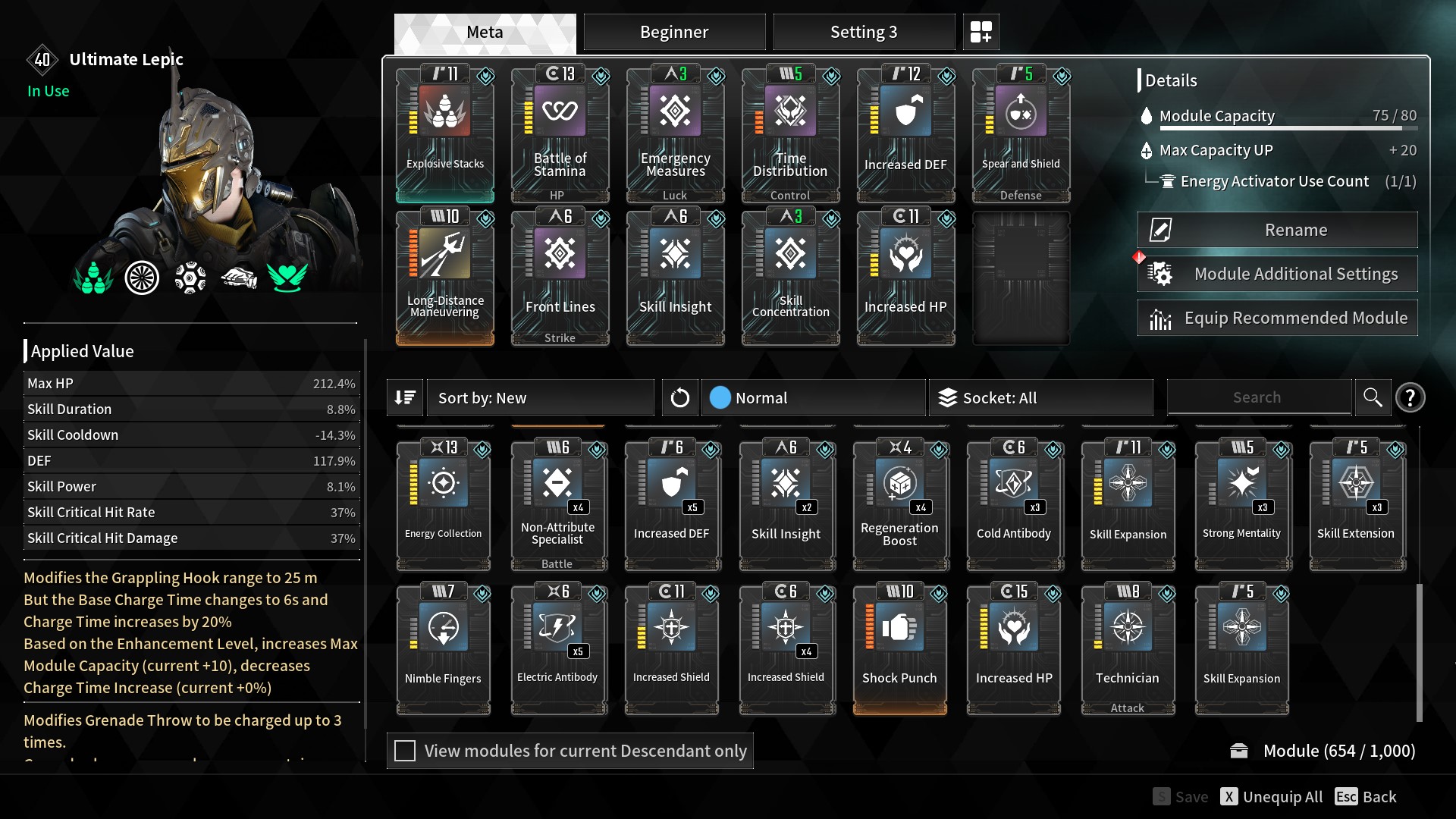Open the Setting 3 preset tab
The width and height of the screenshot is (1456, 819).
[863, 32]
